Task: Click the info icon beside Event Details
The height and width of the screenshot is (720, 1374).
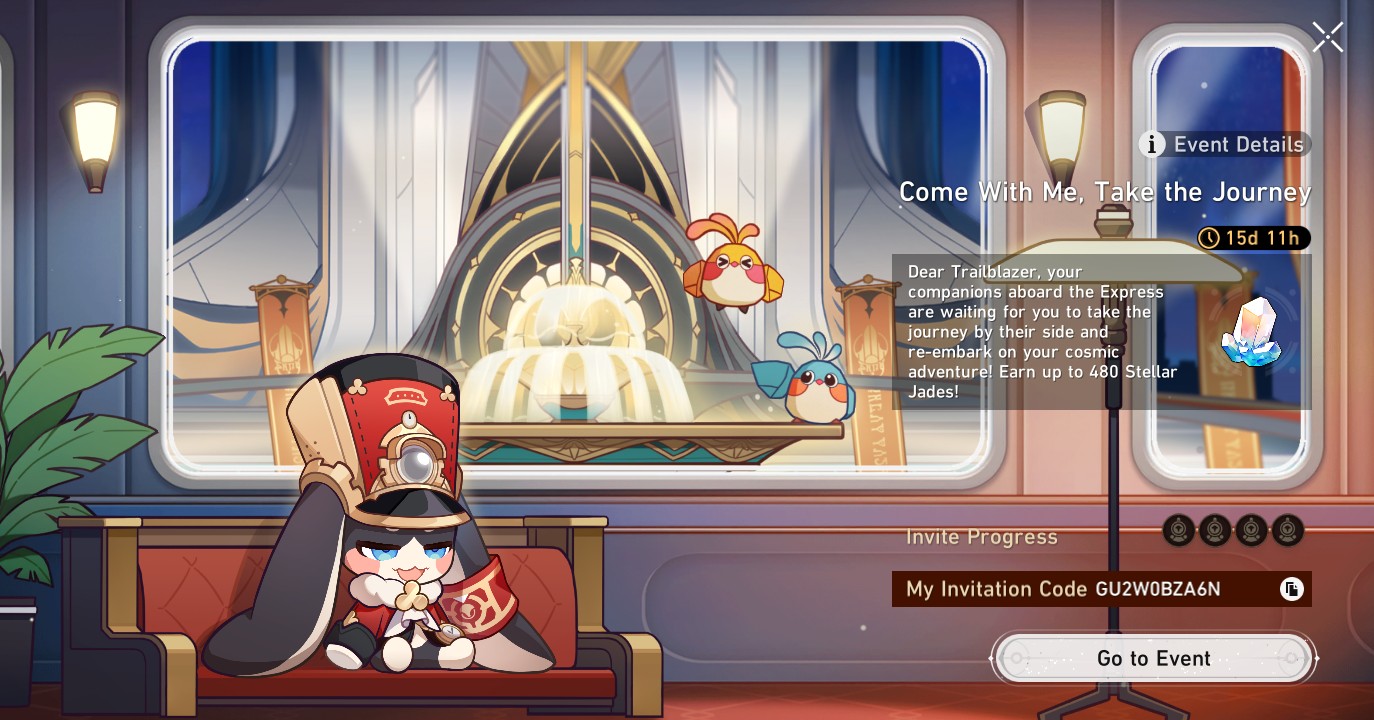Action: pos(1153,144)
